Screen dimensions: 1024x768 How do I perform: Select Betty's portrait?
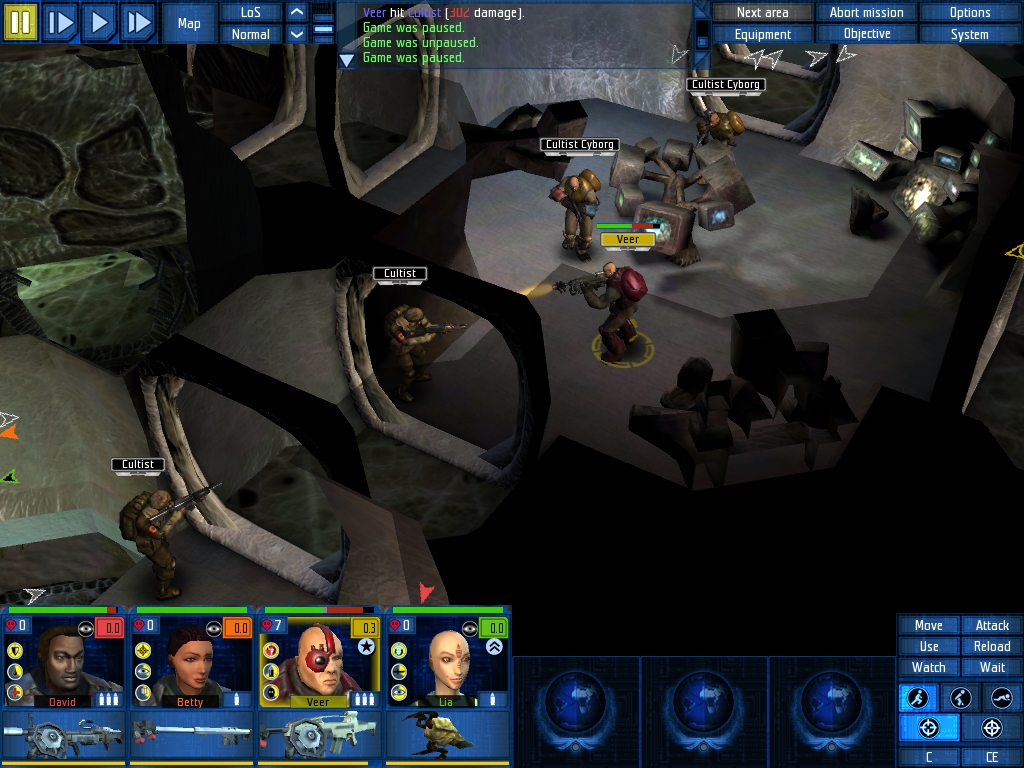coord(194,660)
